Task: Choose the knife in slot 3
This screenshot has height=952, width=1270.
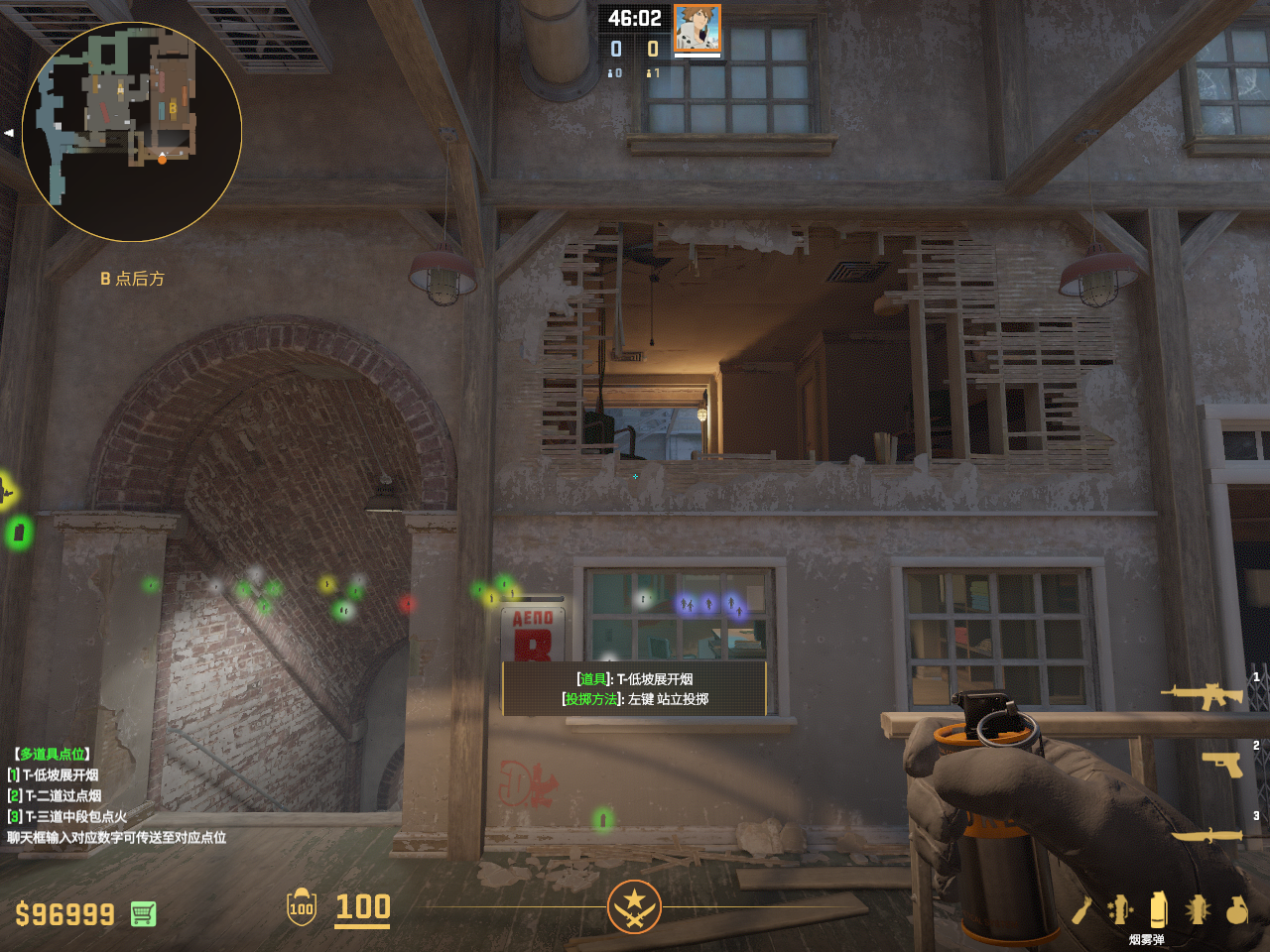Action: click(x=1207, y=836)
